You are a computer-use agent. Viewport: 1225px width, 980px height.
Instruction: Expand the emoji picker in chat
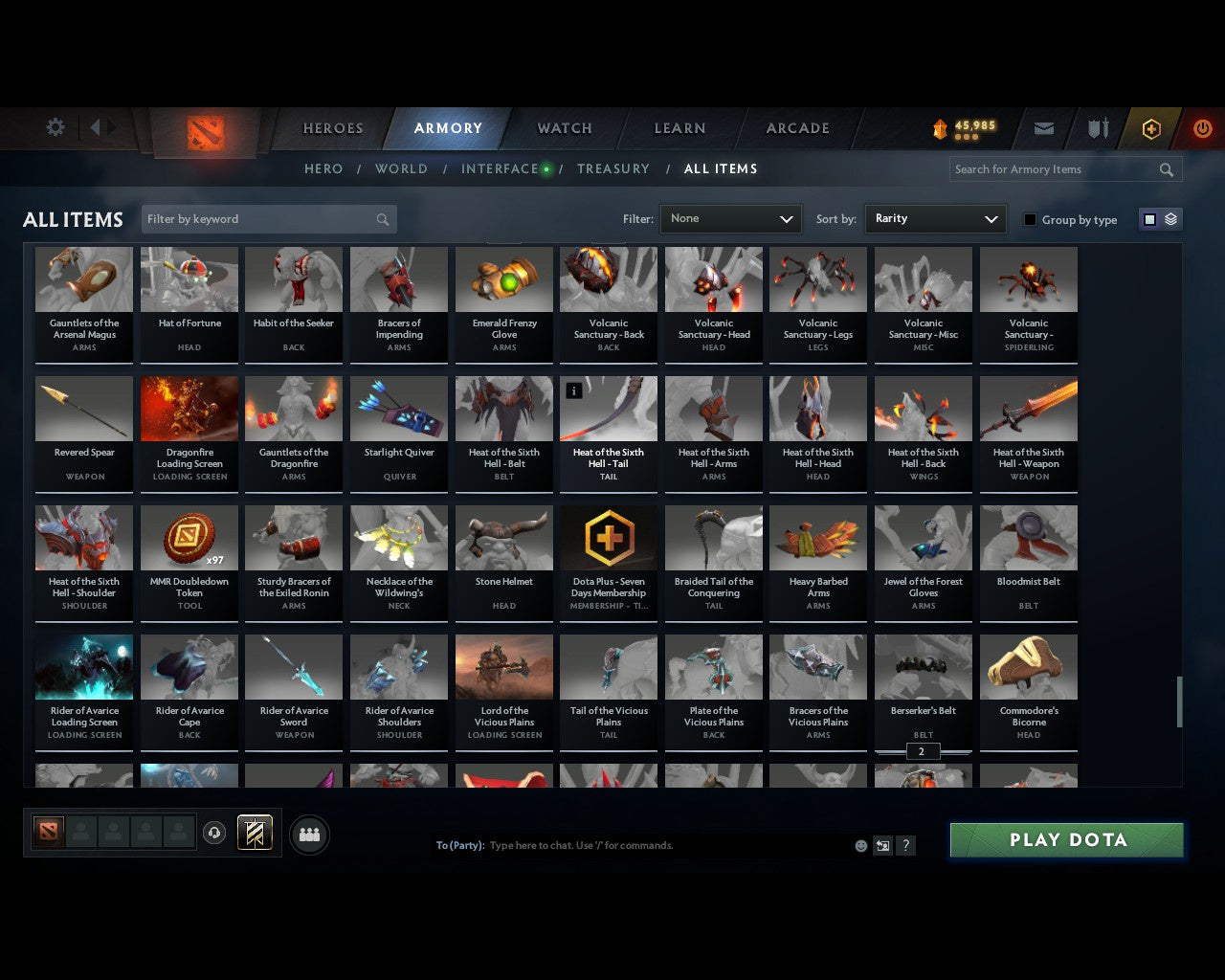859,845
